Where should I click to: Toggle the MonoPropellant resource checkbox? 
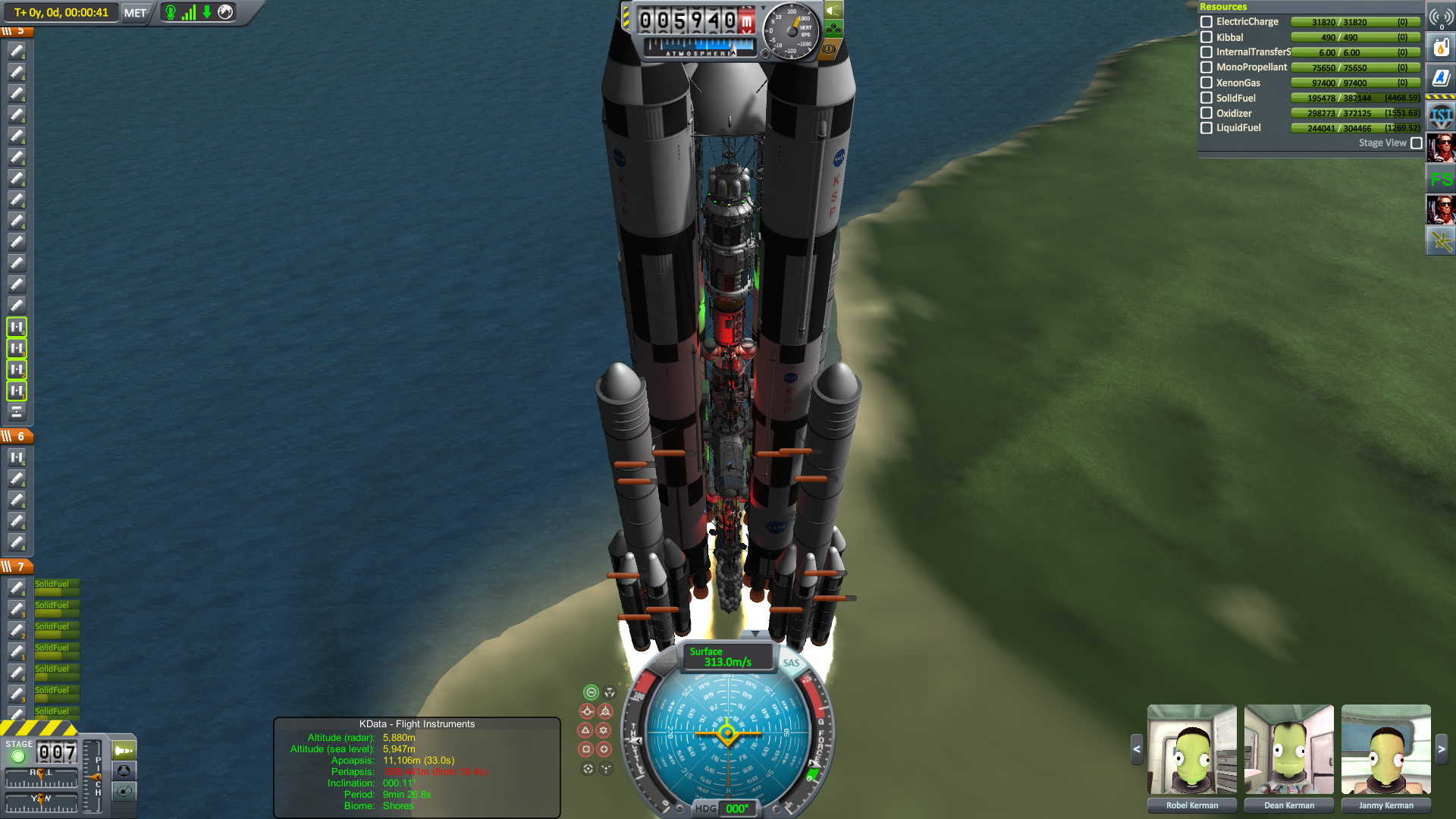tap(1207, 67)
